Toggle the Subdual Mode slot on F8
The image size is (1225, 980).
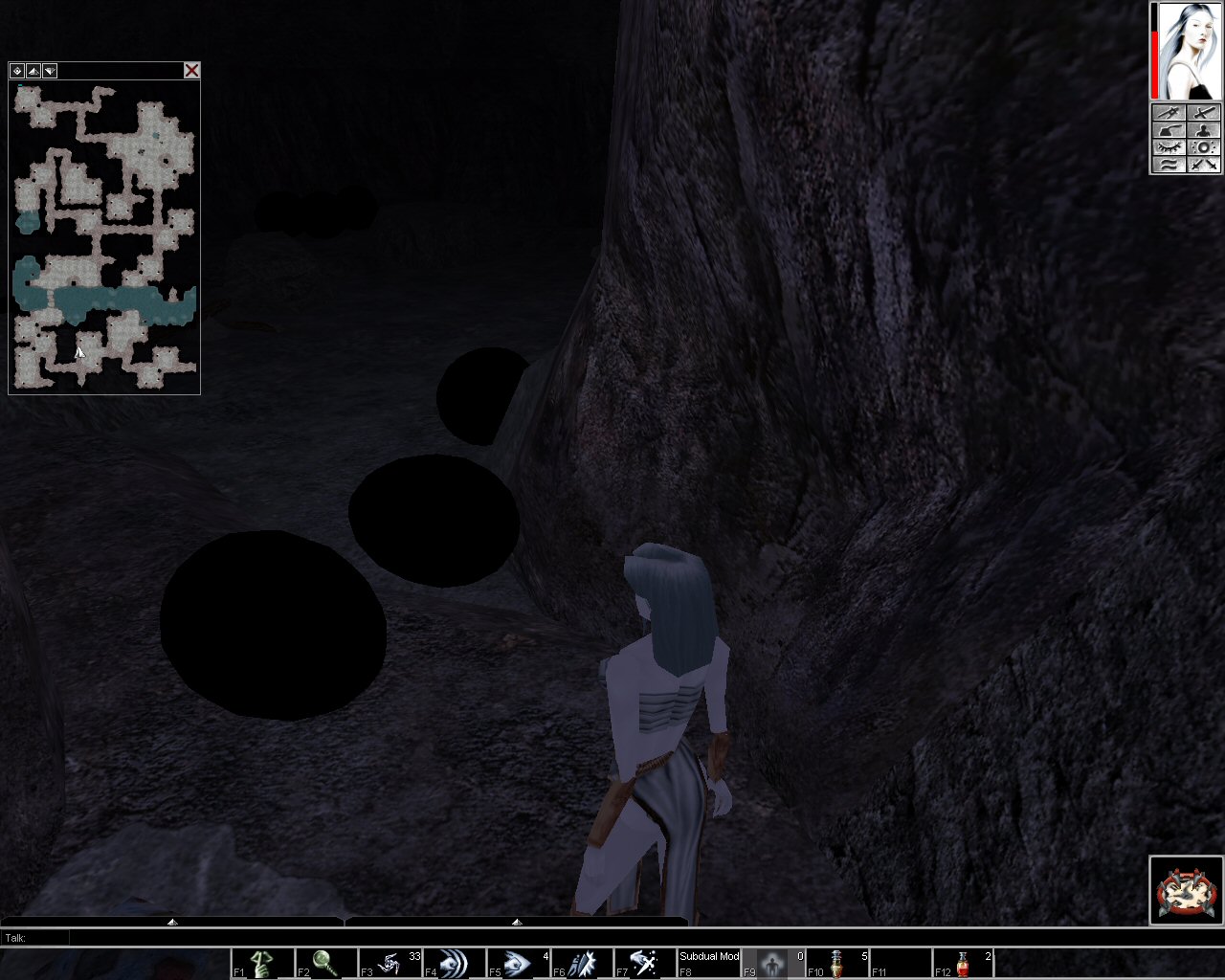[x=709, y=963]
